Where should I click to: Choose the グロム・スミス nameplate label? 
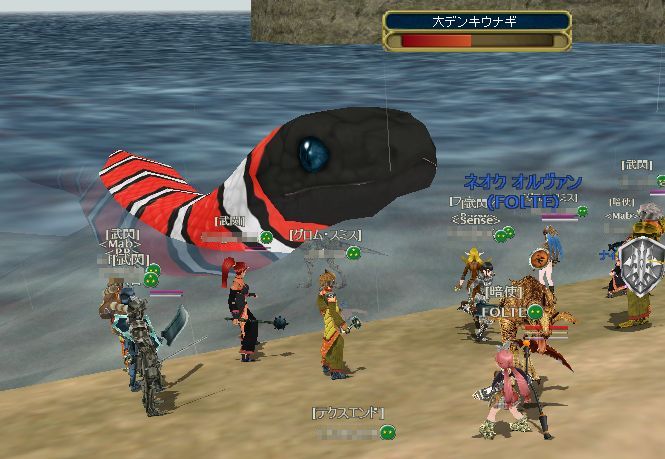(x=325, y=235)
